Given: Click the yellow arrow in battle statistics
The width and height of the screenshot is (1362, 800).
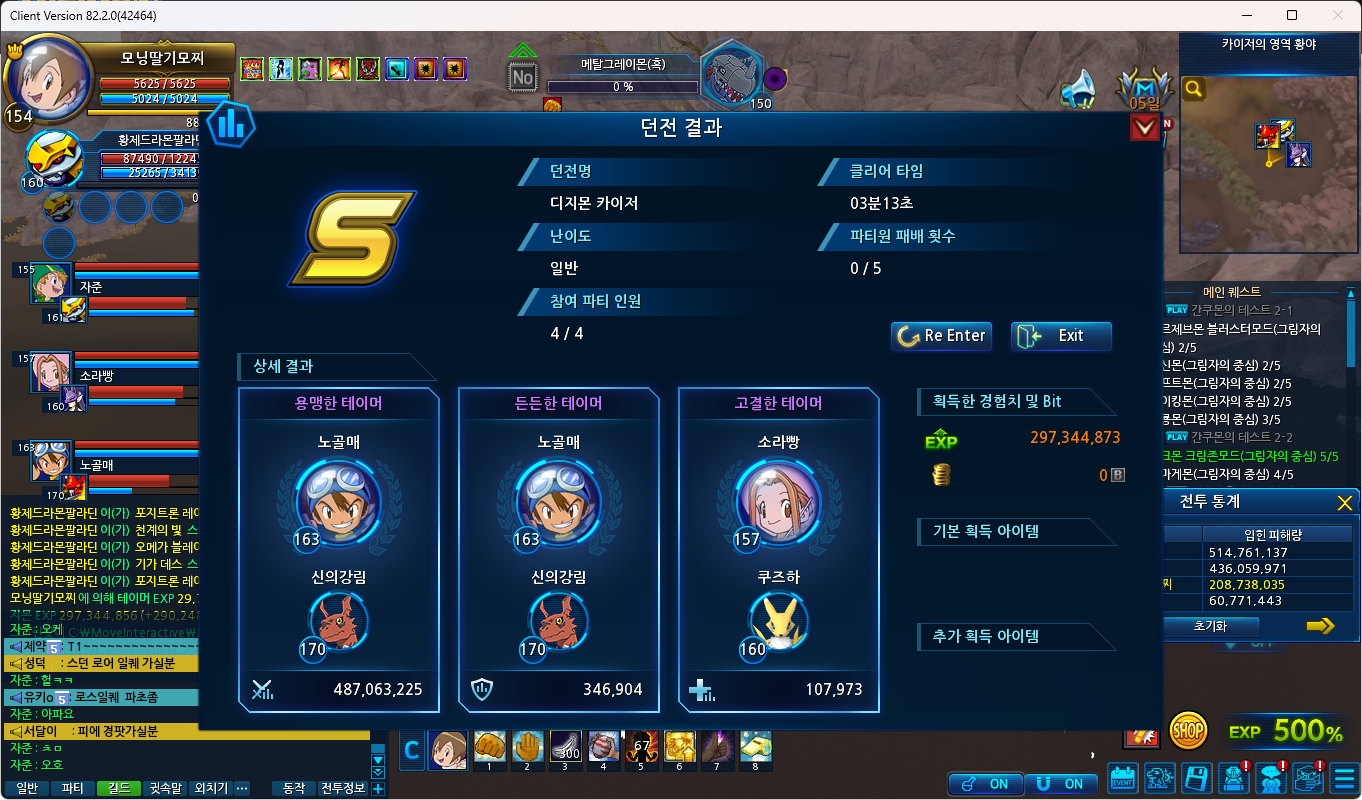Looking at the screenshot, I should (1320, 626).
